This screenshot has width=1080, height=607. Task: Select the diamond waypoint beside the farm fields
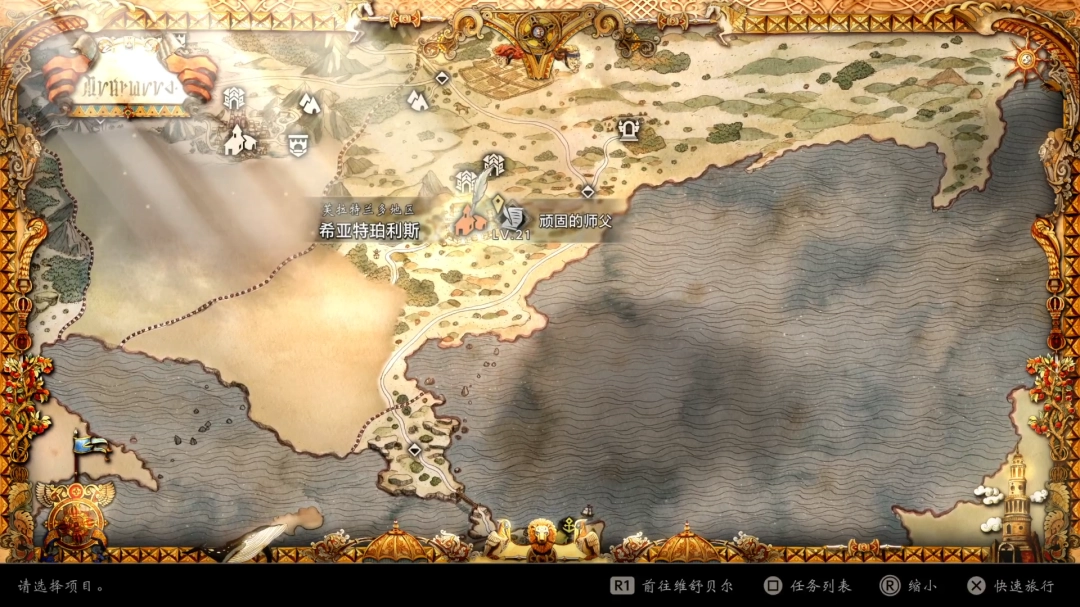[x=442, y=77]
